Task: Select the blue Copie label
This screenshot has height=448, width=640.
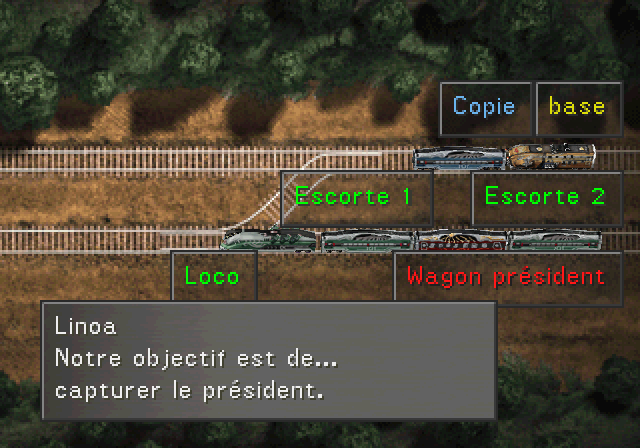Action: coord(485,107)
